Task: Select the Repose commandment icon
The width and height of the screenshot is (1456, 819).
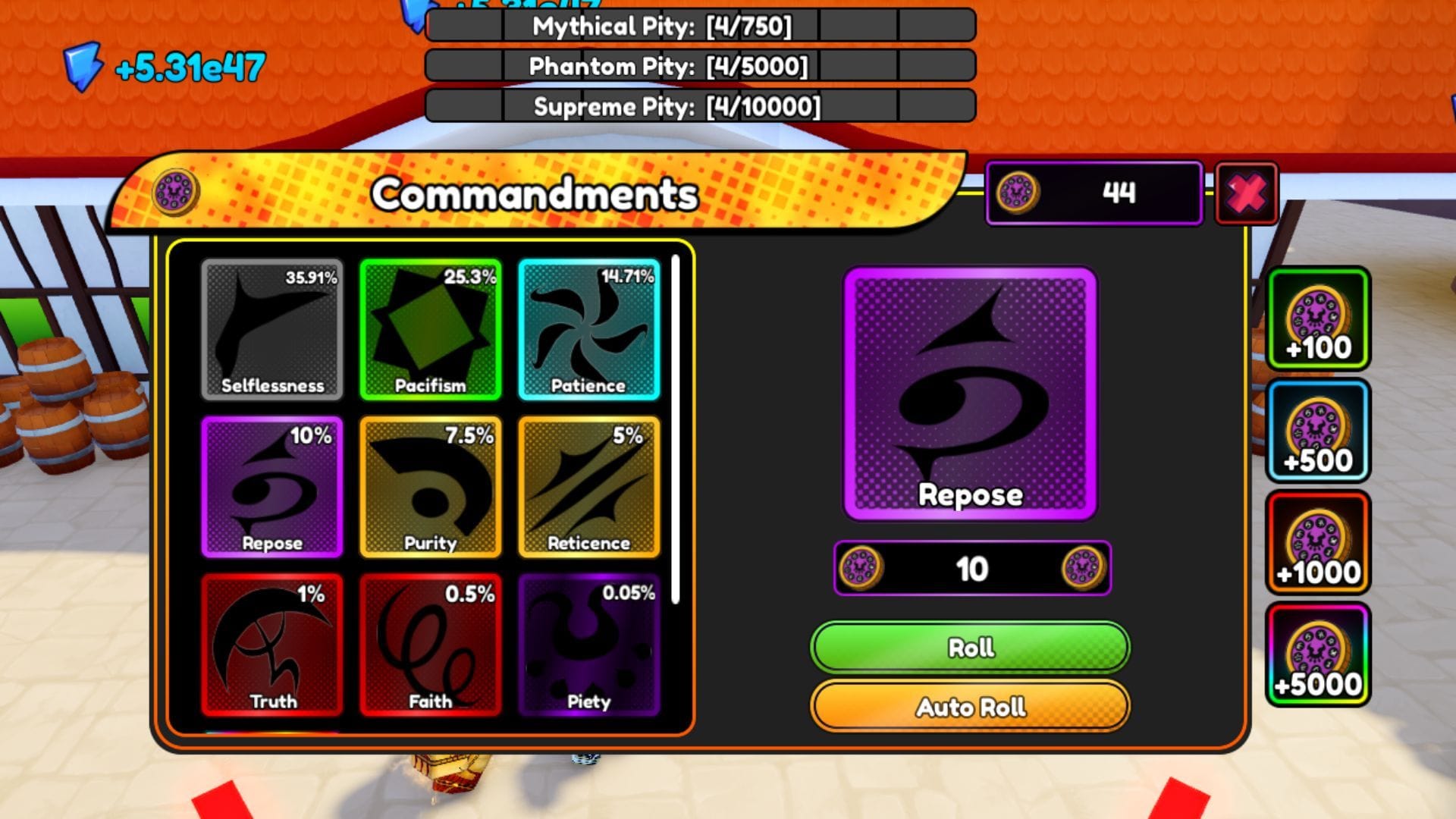Action: 271,488
